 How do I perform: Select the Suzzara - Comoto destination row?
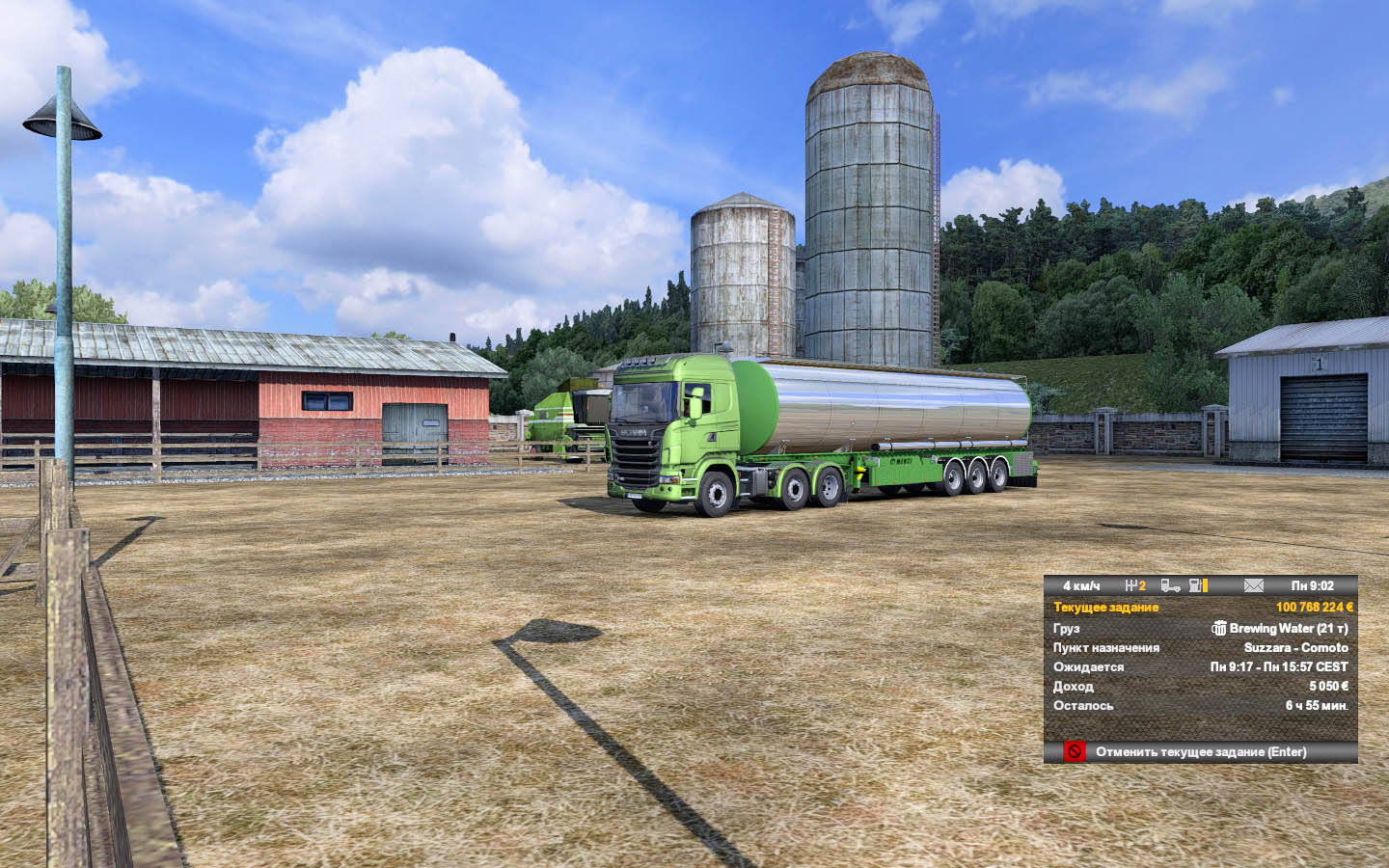pyautogui.click(x=1201, y=647)
